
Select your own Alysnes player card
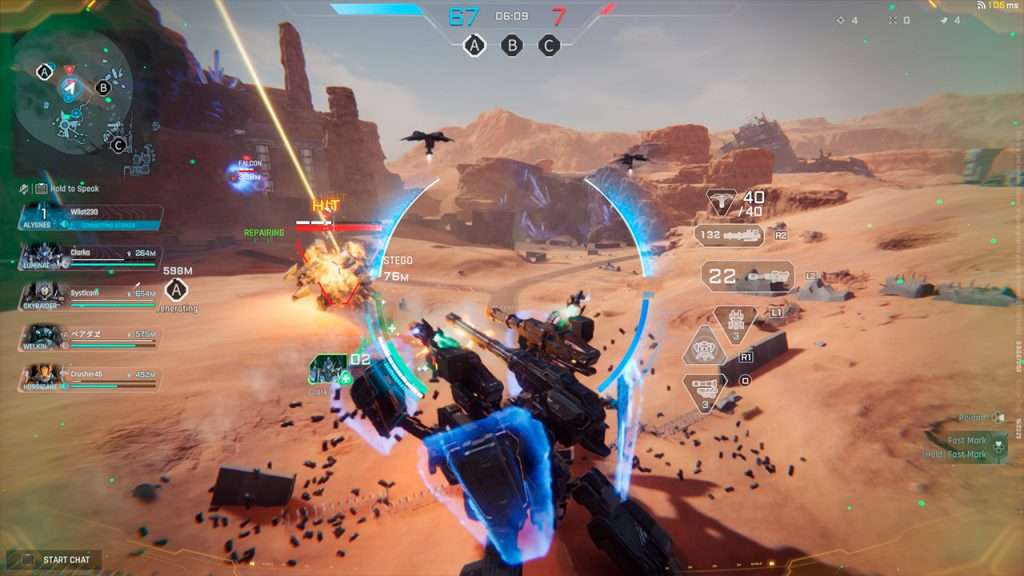point(88,217)
